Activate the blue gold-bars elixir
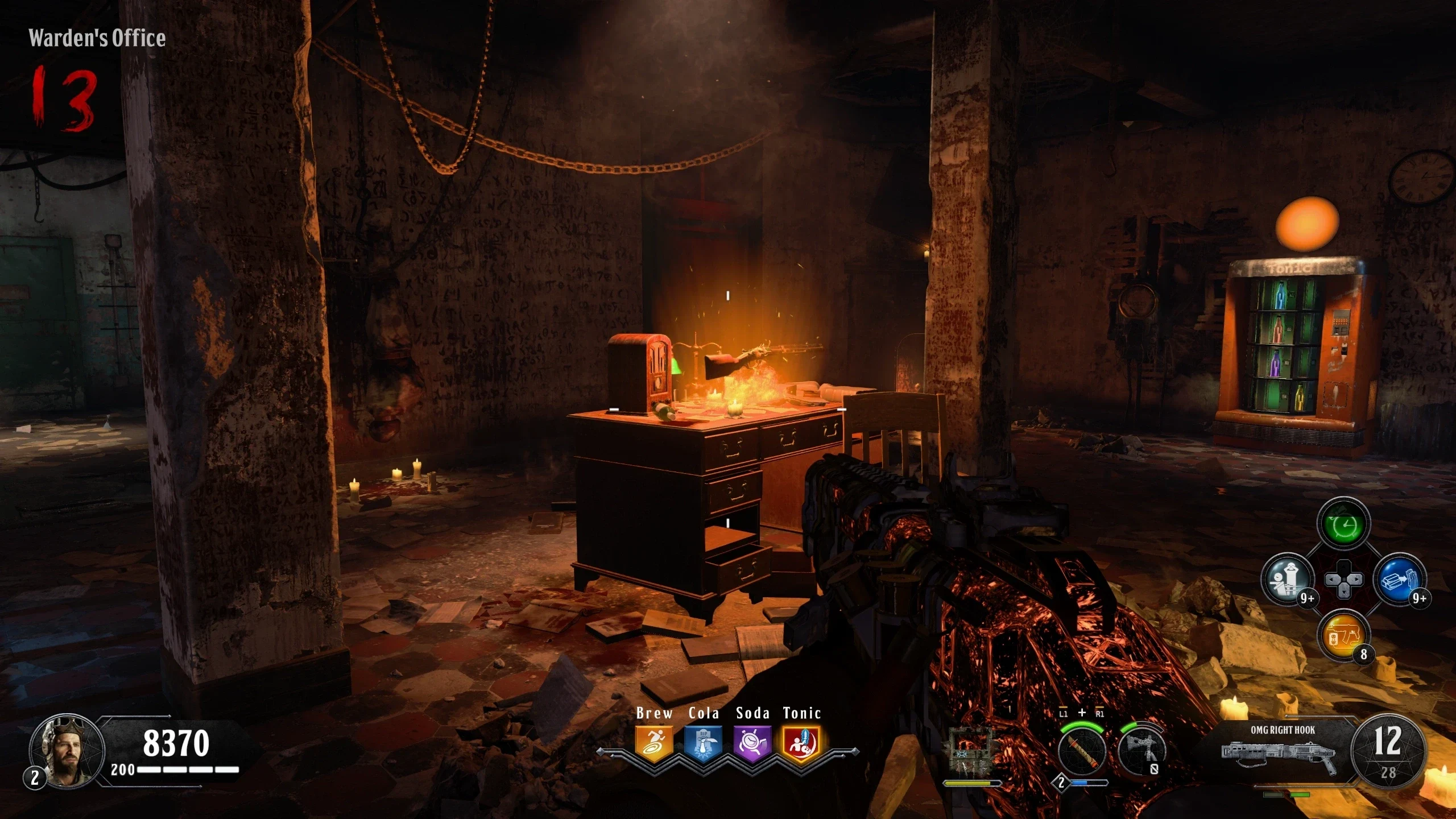 coord(1399,580)
